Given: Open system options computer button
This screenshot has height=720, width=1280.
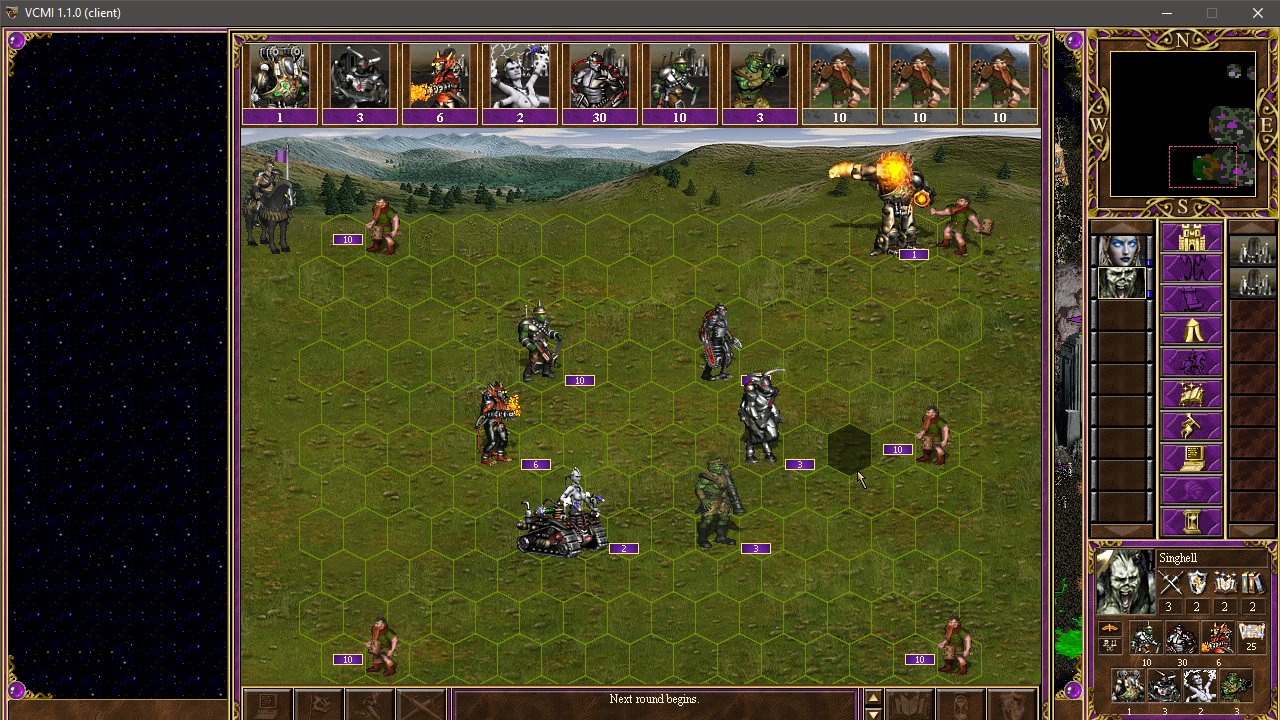Looking at the screenshot, I should click(1190, 458).
